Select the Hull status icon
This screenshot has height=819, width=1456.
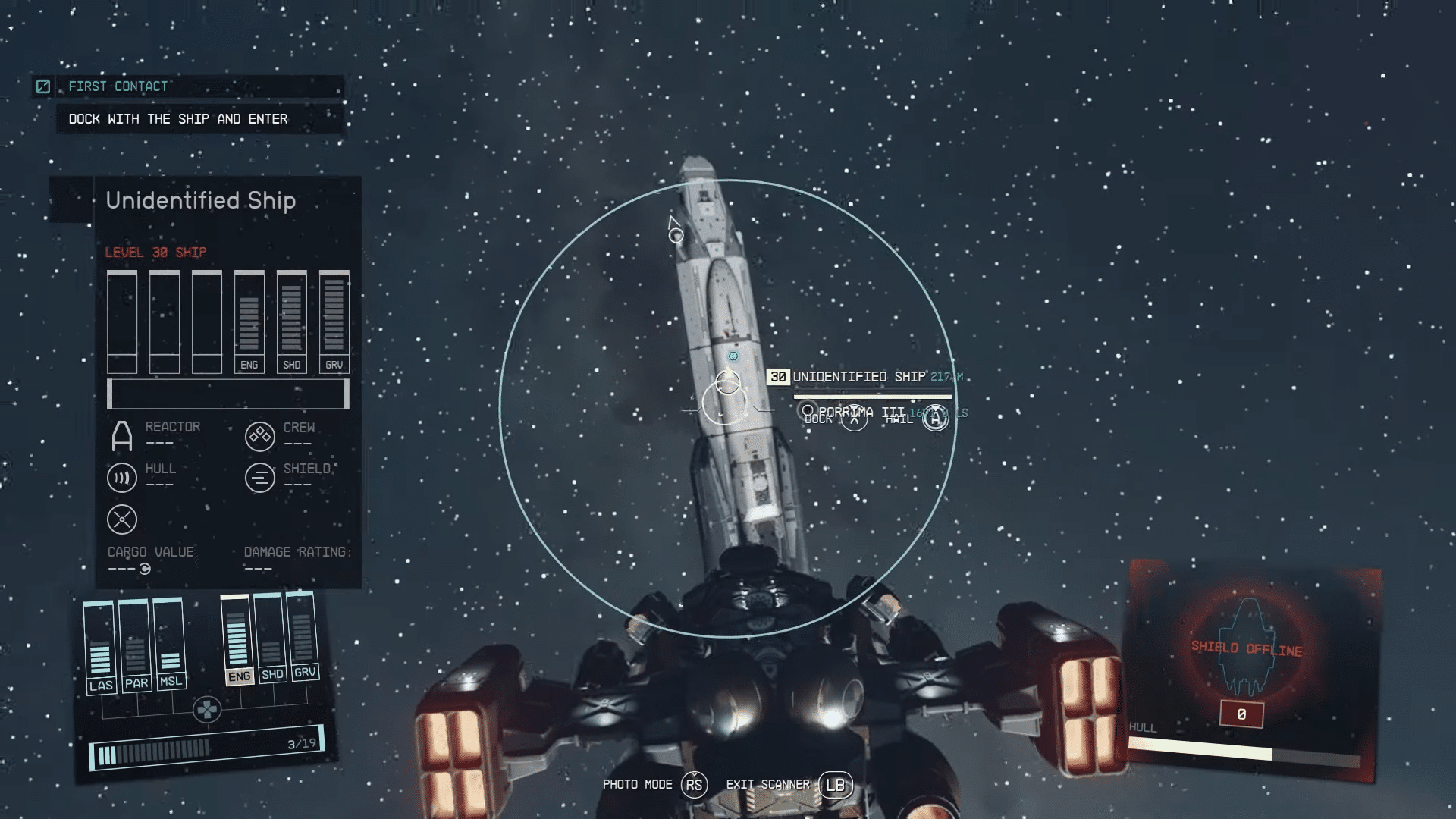(x=121, y=478)
